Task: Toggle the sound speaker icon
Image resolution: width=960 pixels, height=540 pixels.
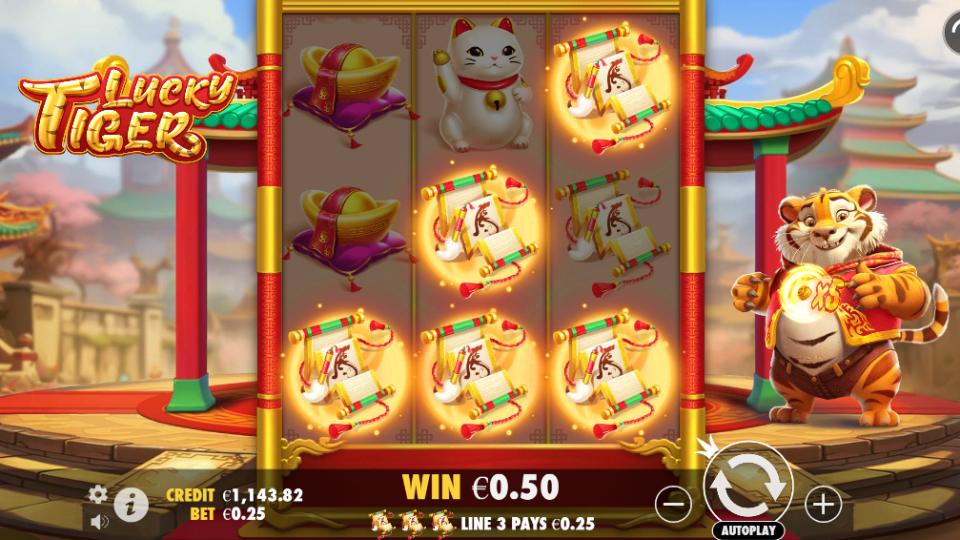Action: [x=98, y=520]
